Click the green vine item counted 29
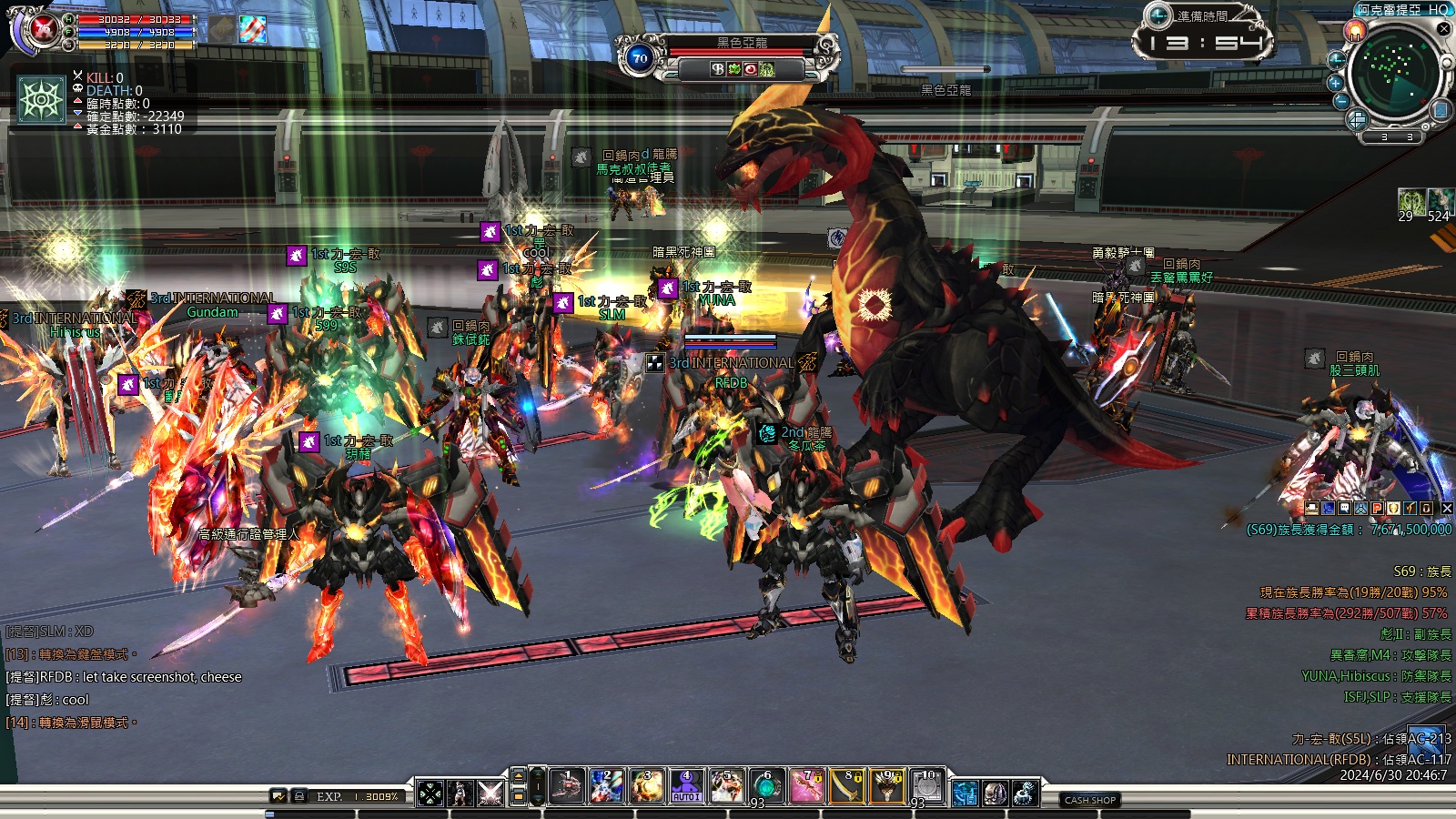The image size is (1456, 819). pyautogui.click(x=1411, y=202)
